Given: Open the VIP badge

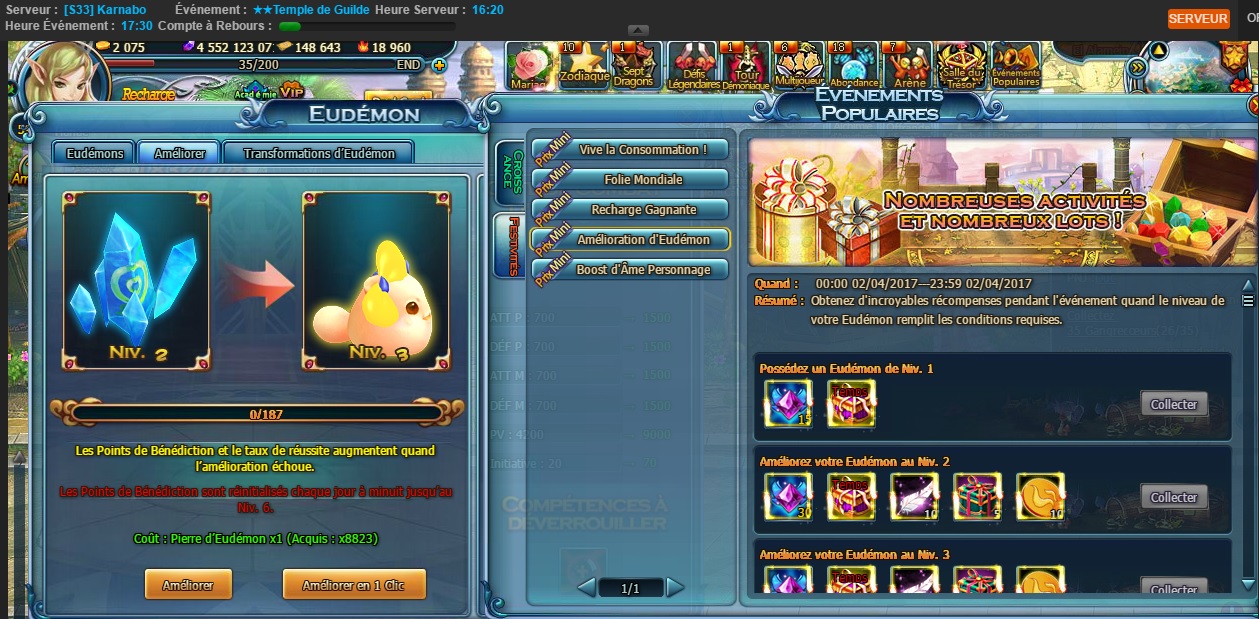Looking at the screenshot, I should (x=291, y=91).
